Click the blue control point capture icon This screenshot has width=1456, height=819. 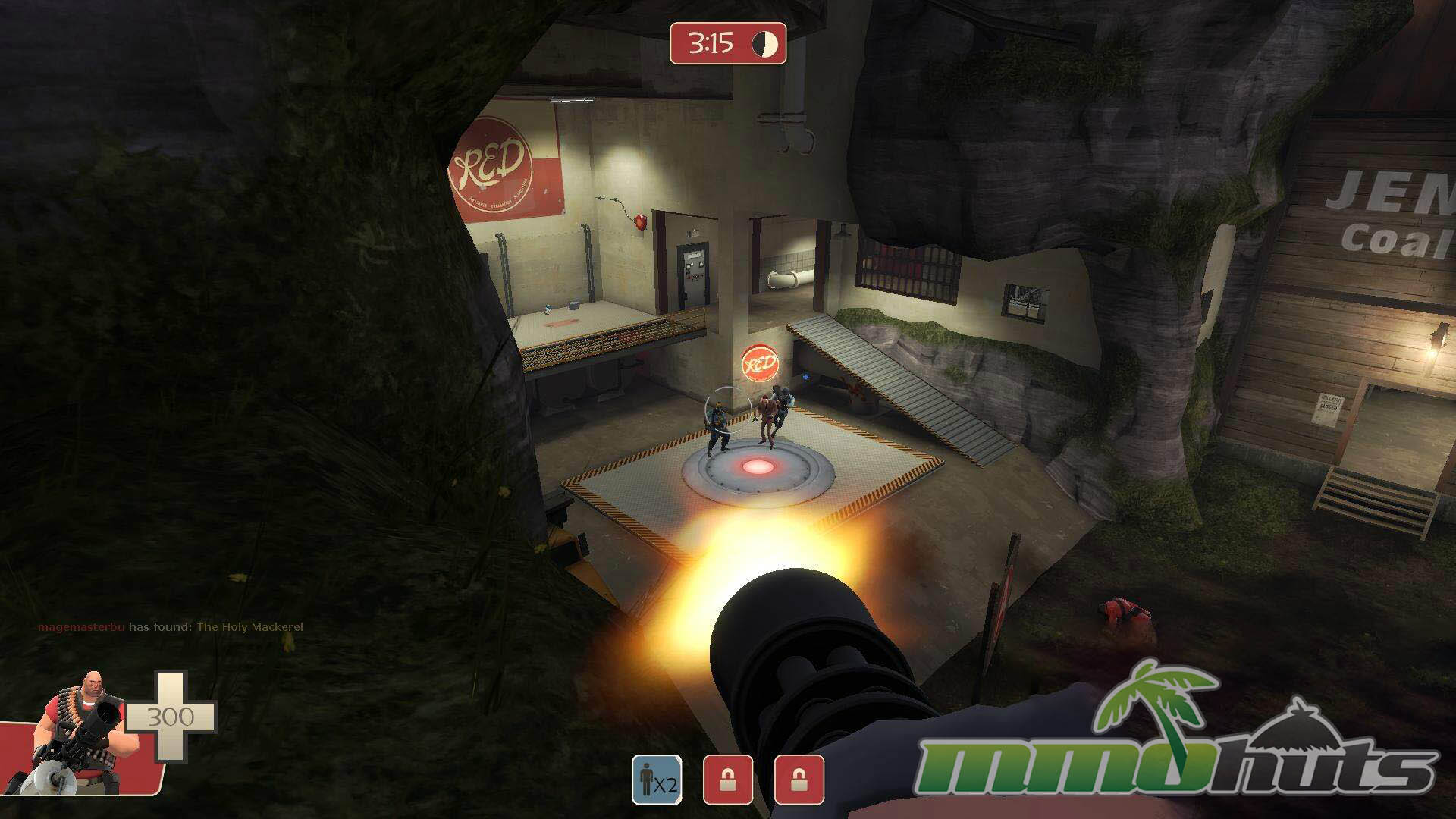click(x=657, y=780)
